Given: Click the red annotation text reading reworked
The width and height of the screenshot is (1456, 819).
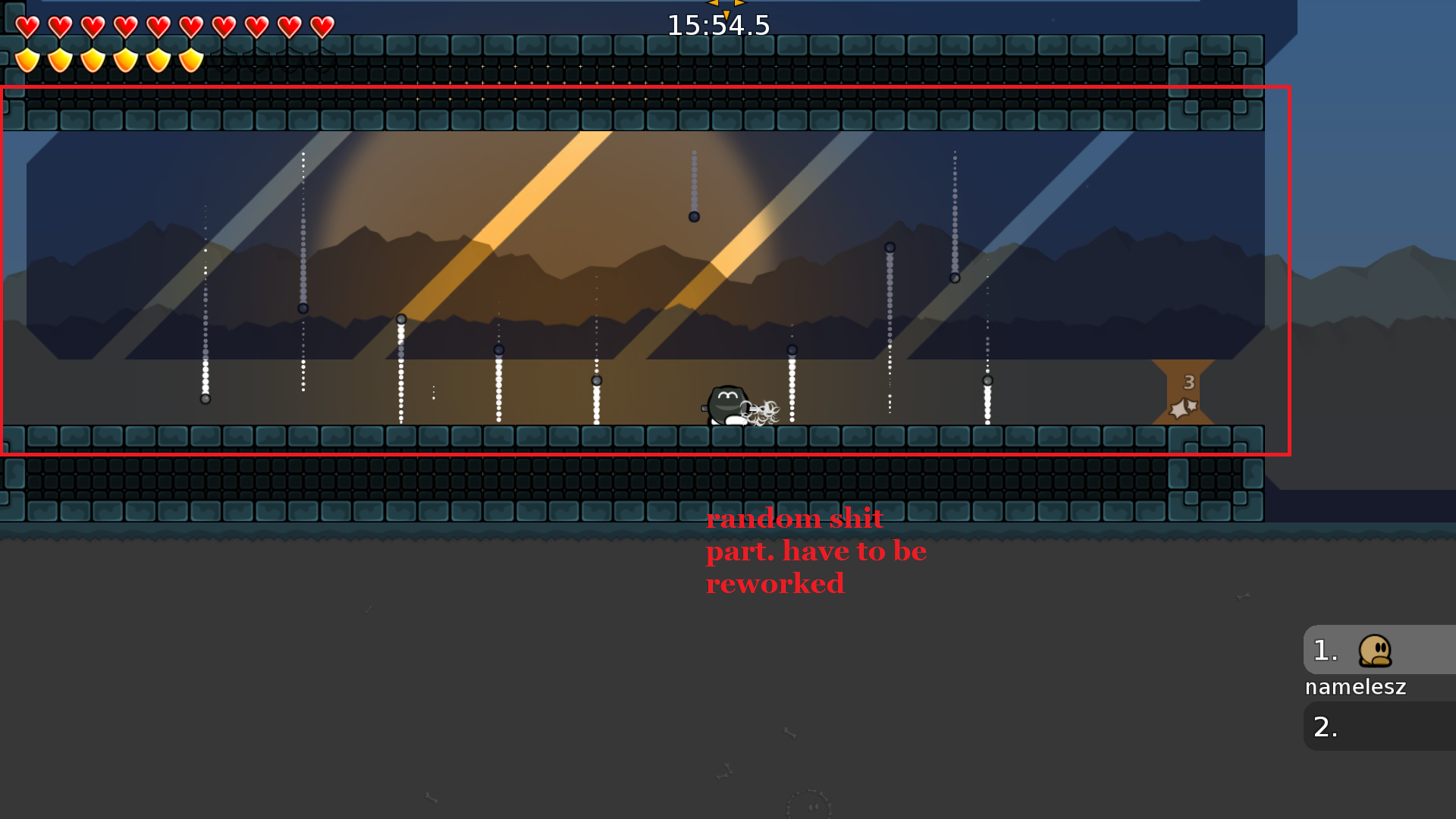Looking at the screenshot, I should click(775, 583).
